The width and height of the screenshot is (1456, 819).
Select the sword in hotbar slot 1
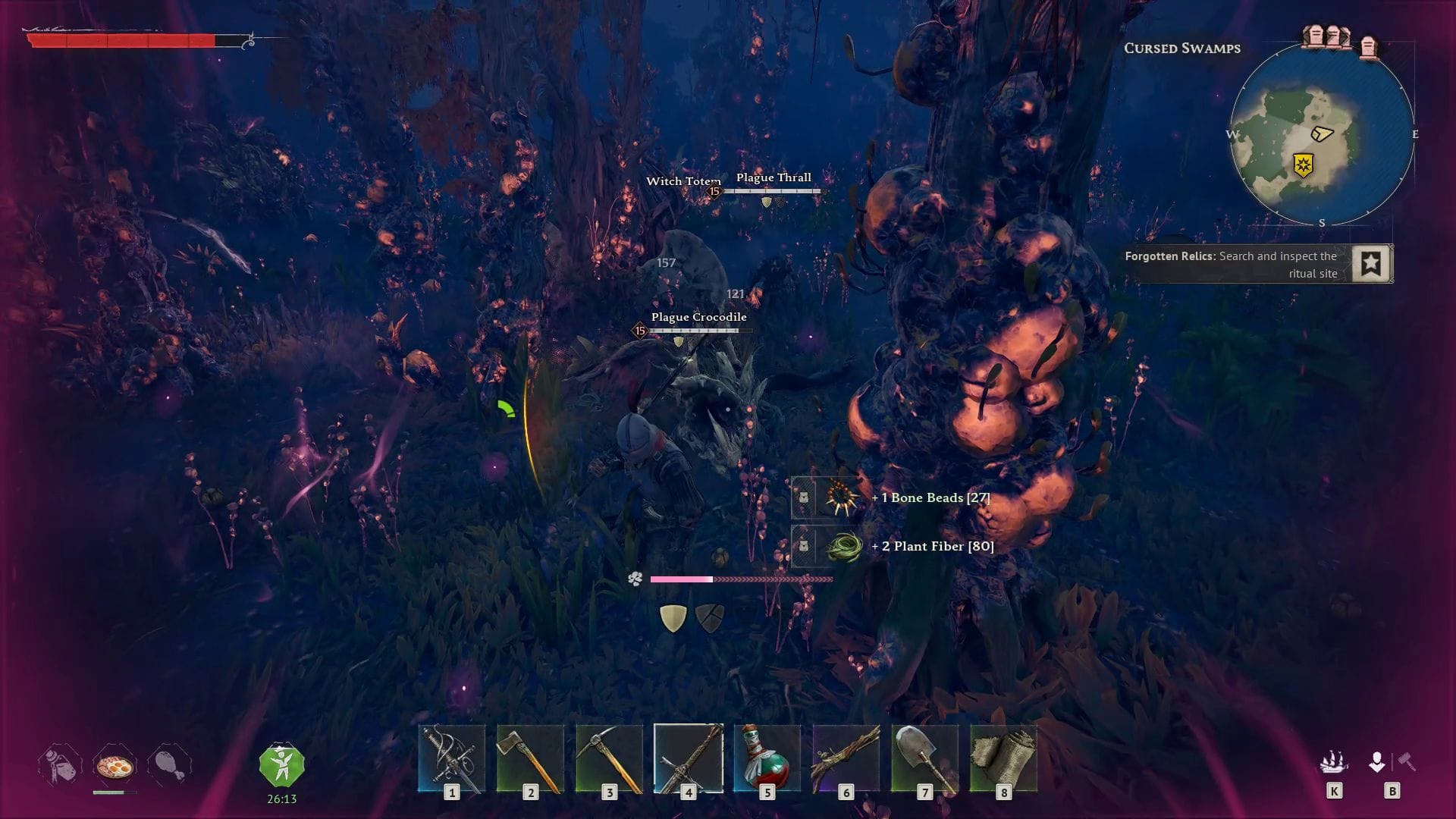pyautogui.click(x=452, y=758)
